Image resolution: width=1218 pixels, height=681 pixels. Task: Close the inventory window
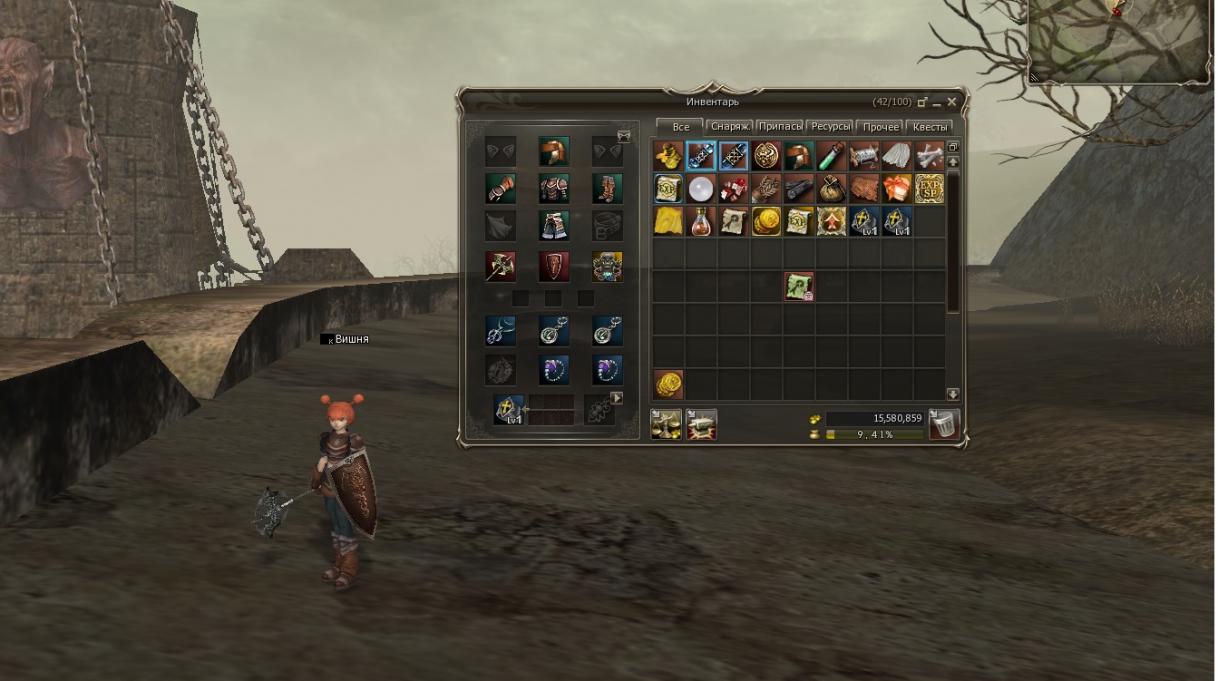952,102
